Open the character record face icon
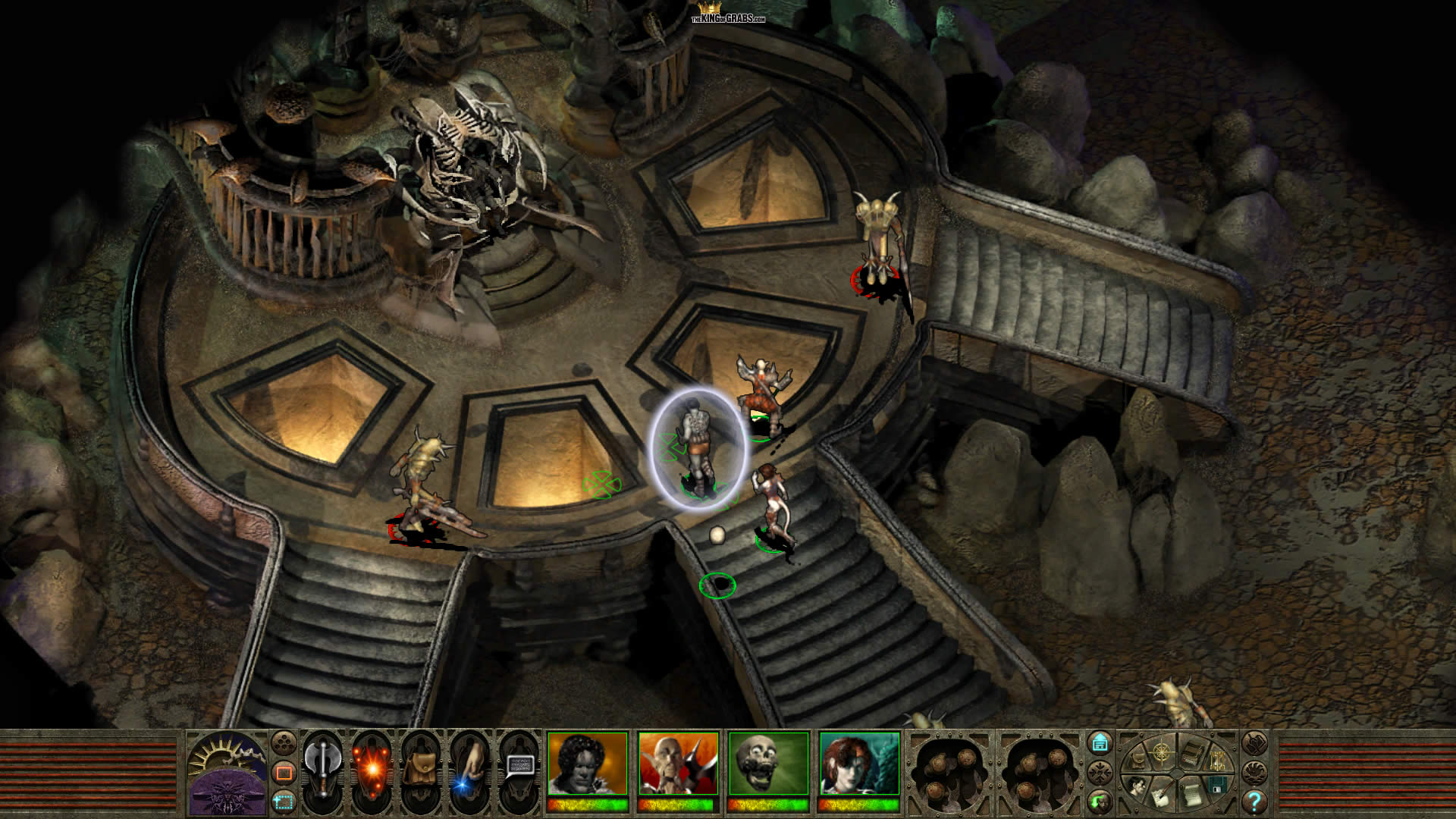 pyautogui.click(x=1137, y=786)
